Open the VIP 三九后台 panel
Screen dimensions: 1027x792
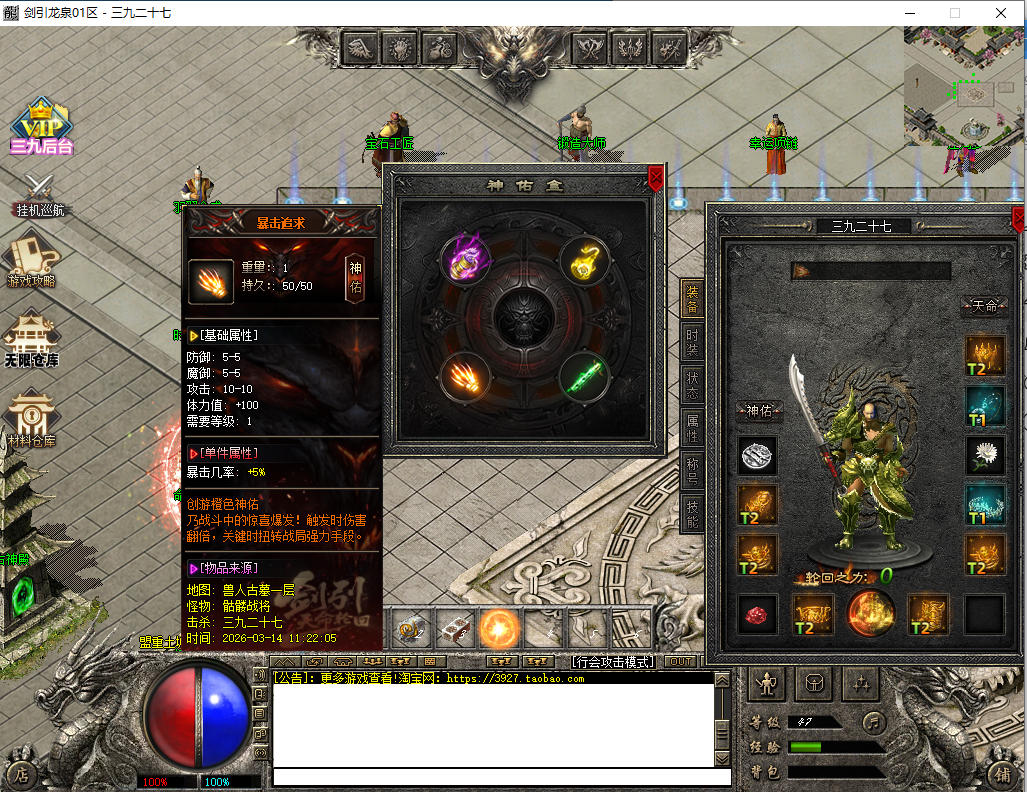(41, 127)
